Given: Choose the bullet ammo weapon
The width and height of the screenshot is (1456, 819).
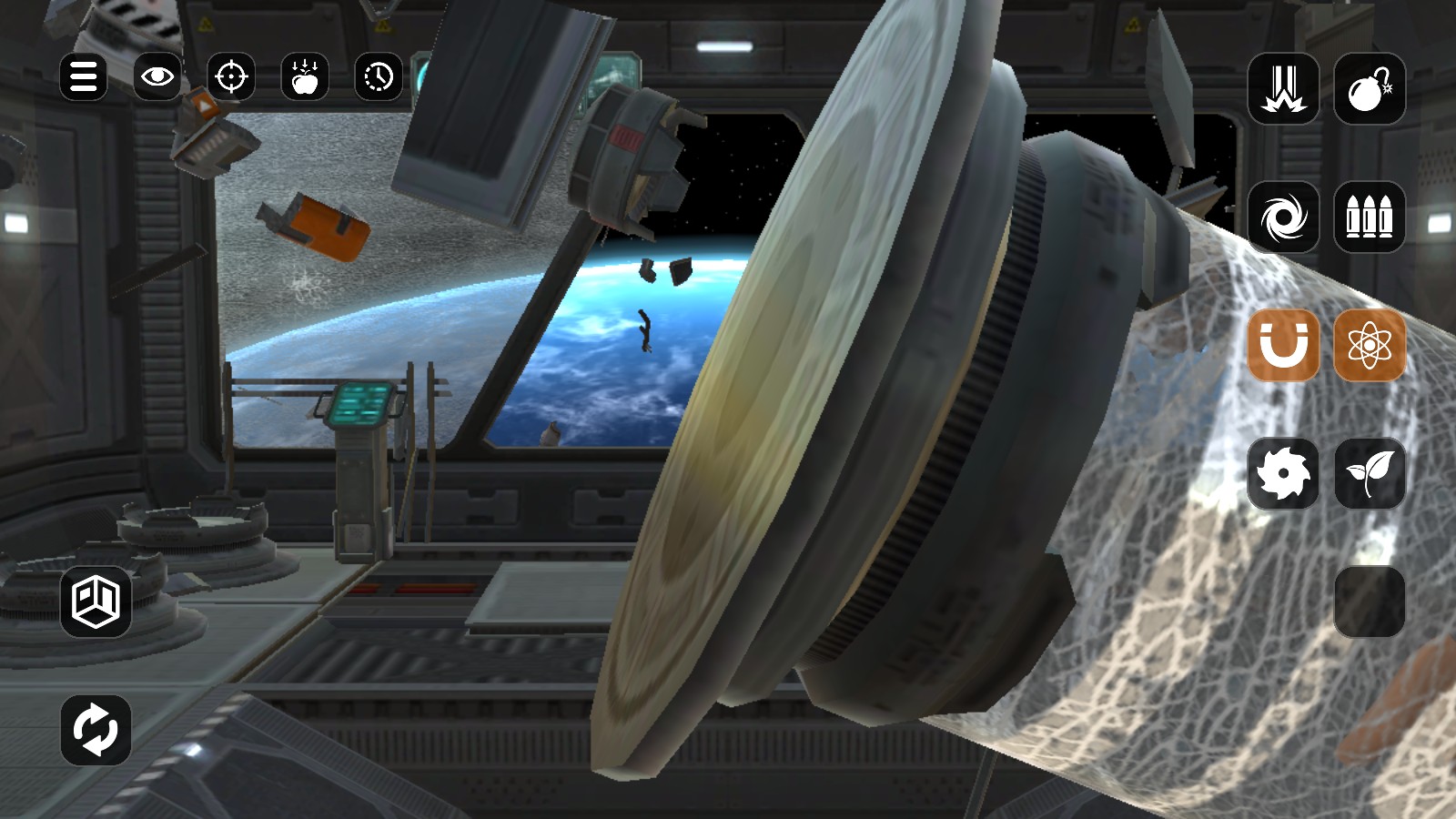Looking at the screenshot, I should [x=1369, y=217].
